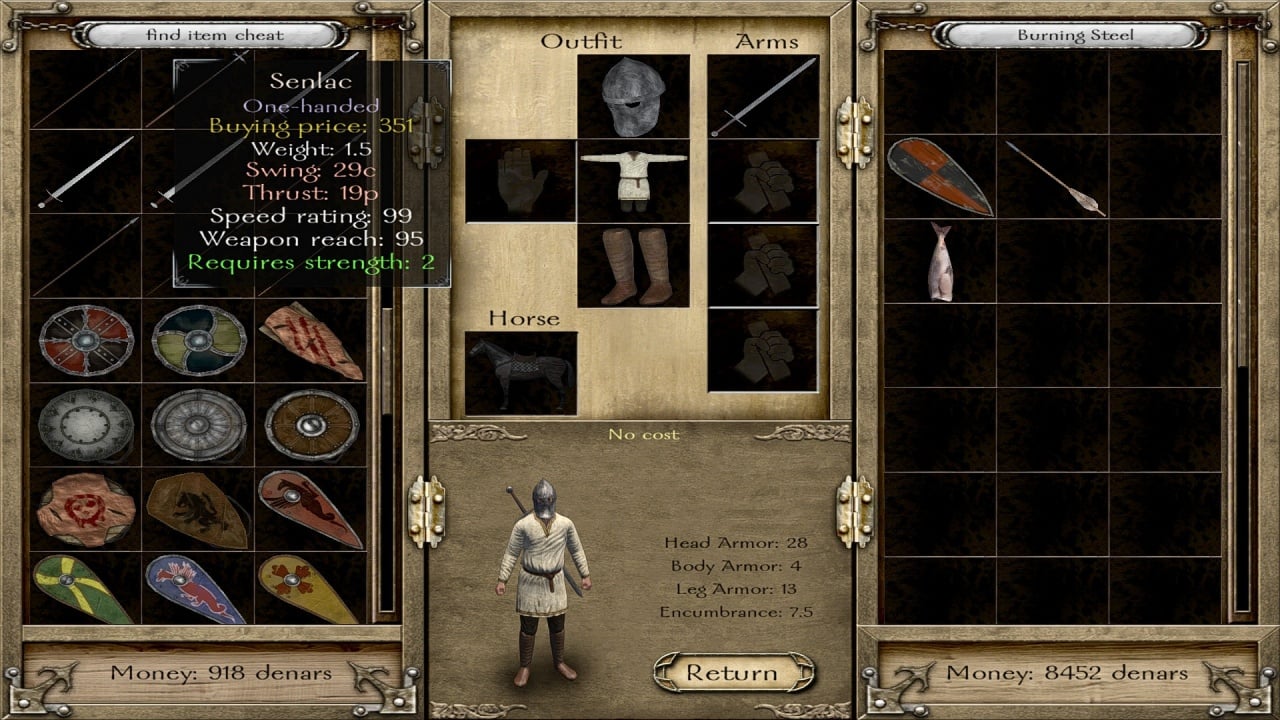Image resolution: width=1280 pixels, height=720 pixels.
Task: Select the yellow kite shield with red flower
Action: [x=311, y=590]
